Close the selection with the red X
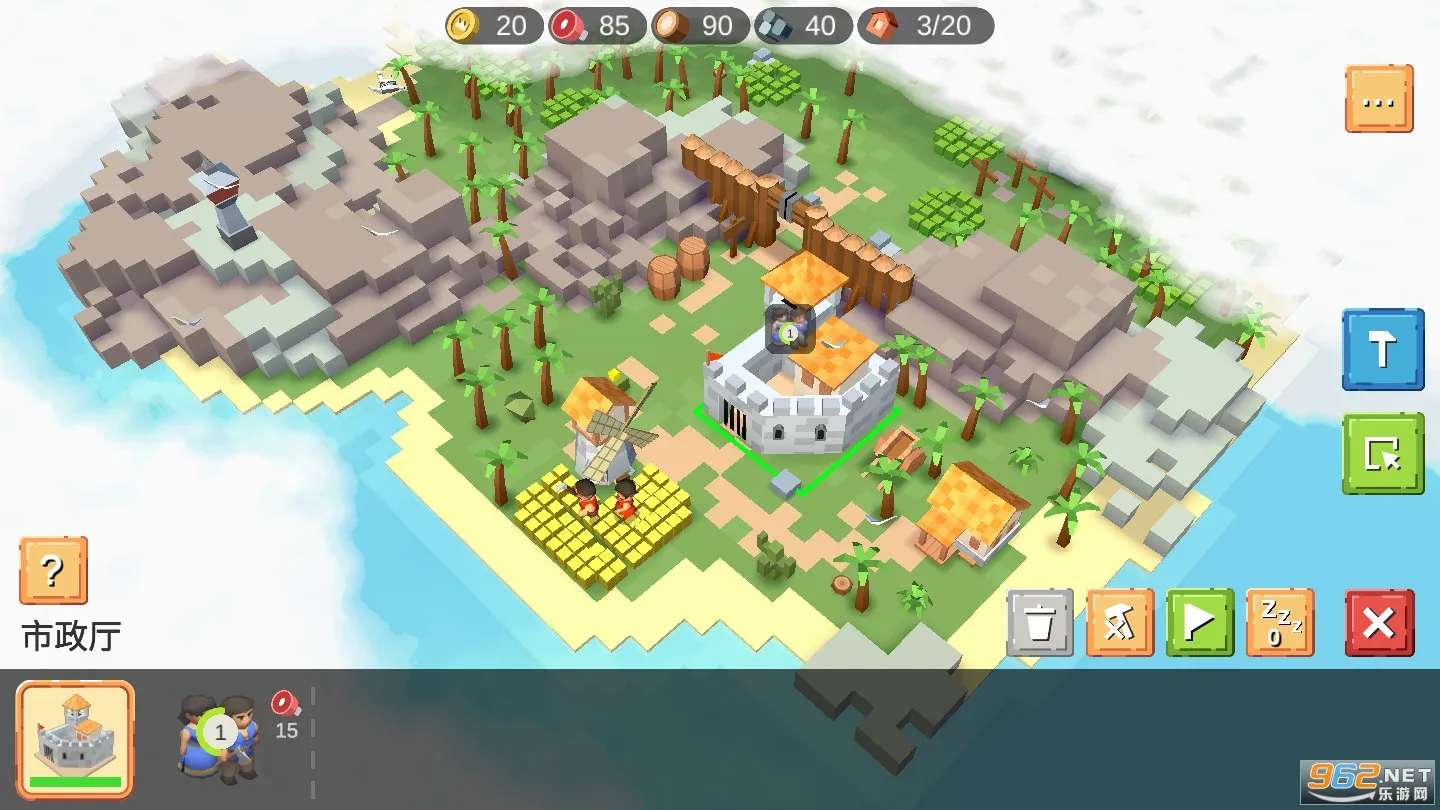Image resolution: width=1440 pixels, height=810 pixels. pos(1379,623)
